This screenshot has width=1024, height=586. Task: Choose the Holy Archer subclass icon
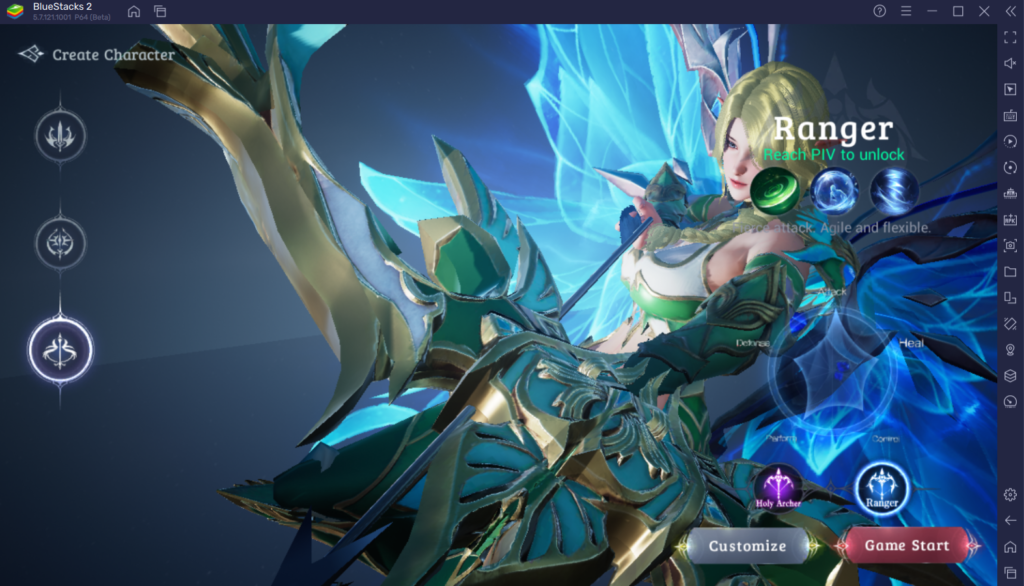click(778, 487)
